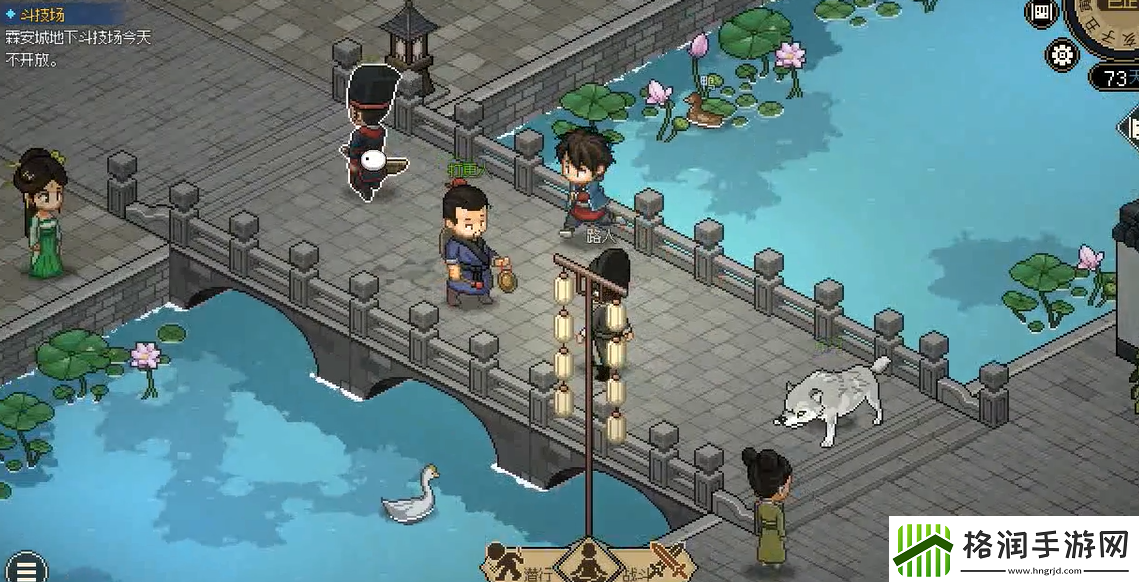Open the abacus-style panel icon beside the clock
Viewport: 1139px width, 582px height.
[1042, 13]
